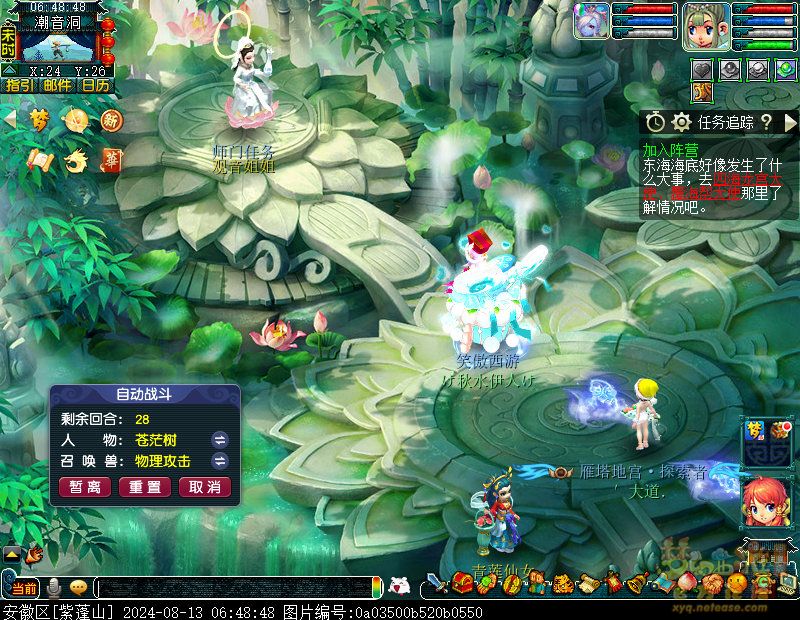Collapse the task tracker with arrow
Viewport: 800px width, 620px height.
790,122
